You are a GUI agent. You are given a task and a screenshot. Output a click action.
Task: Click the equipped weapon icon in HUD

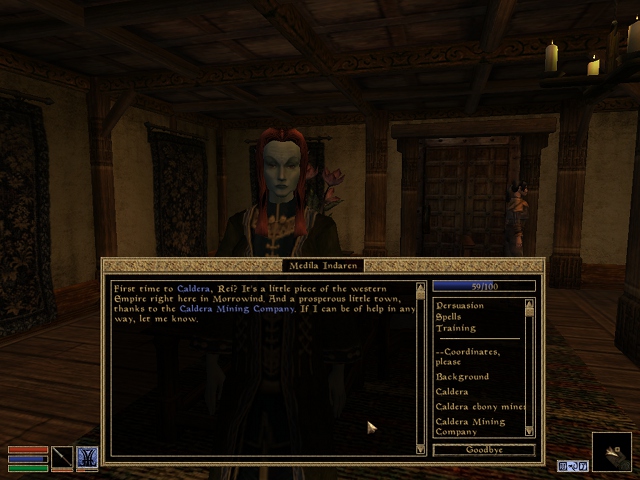coord(62,457)
